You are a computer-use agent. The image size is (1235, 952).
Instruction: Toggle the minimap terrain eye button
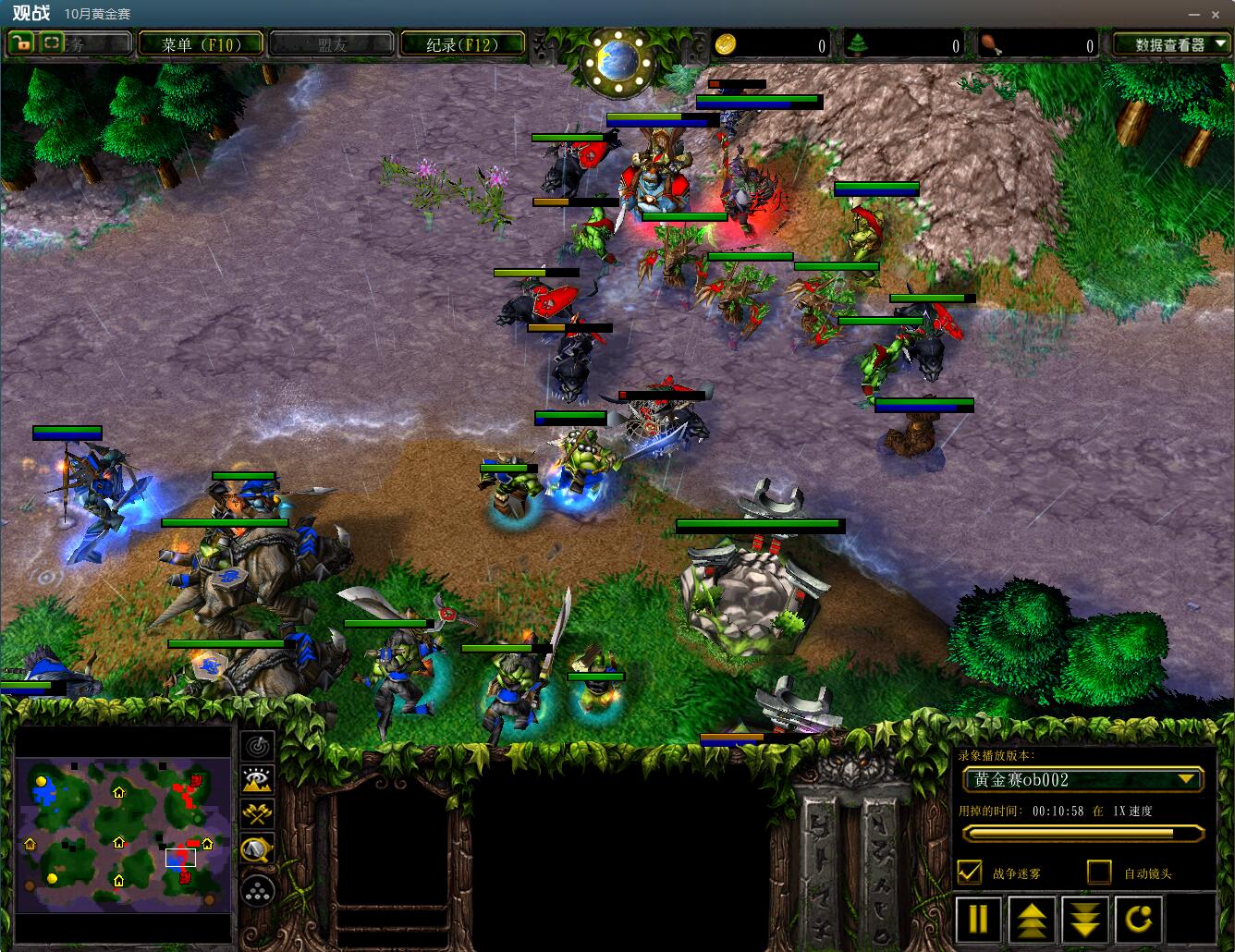(x=257, y=779)
